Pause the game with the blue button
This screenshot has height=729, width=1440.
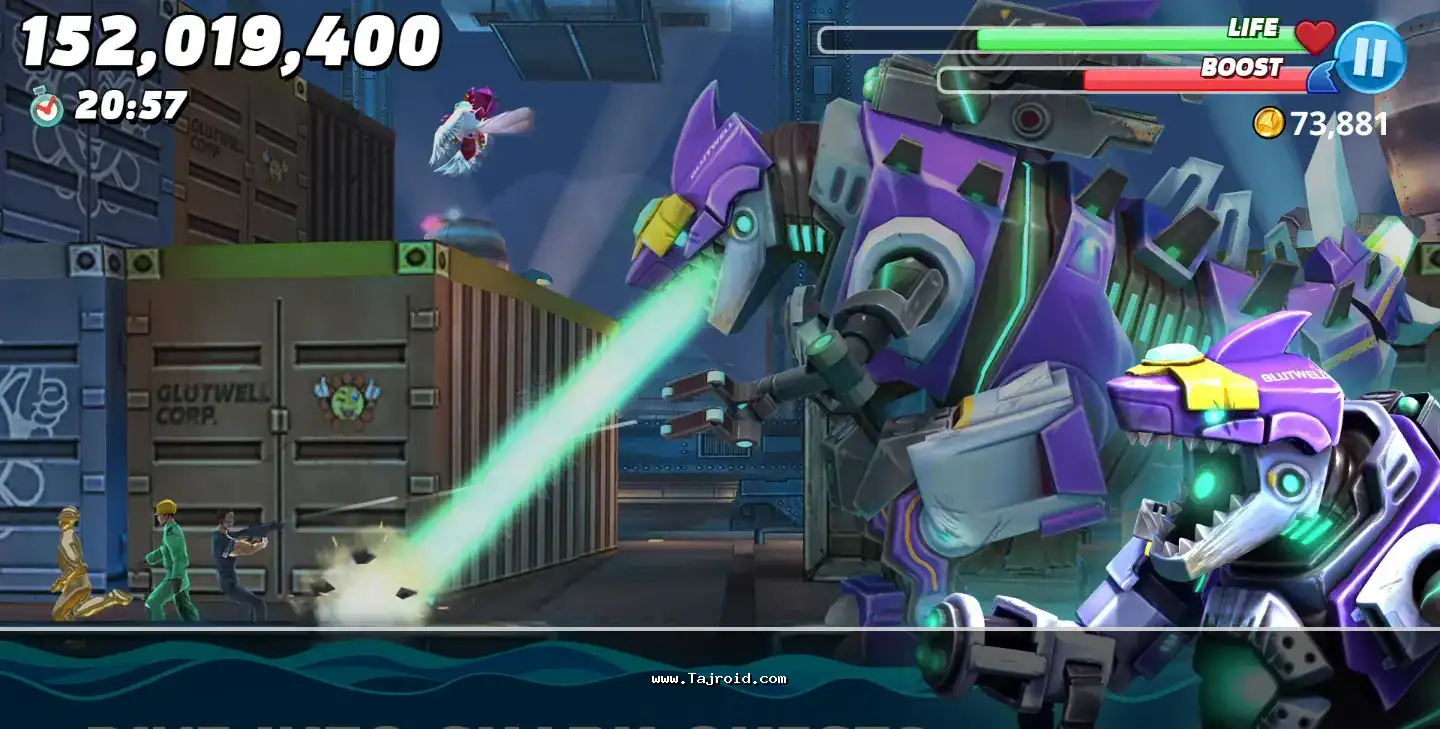coord(1370,57)
